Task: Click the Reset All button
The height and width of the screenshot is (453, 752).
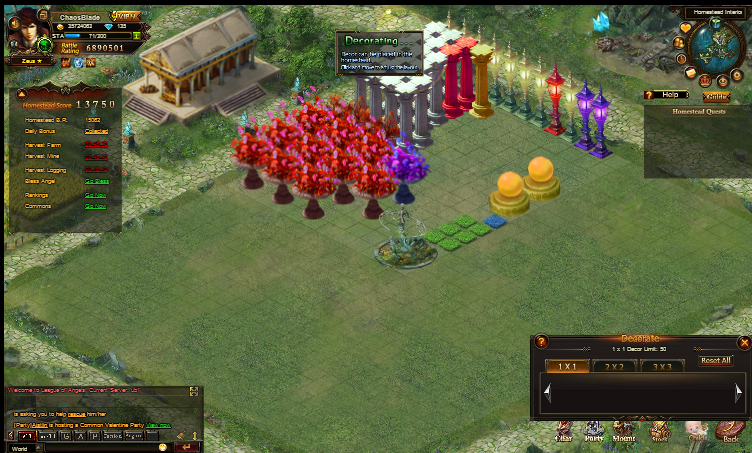Action: click(x=715, y=360)
